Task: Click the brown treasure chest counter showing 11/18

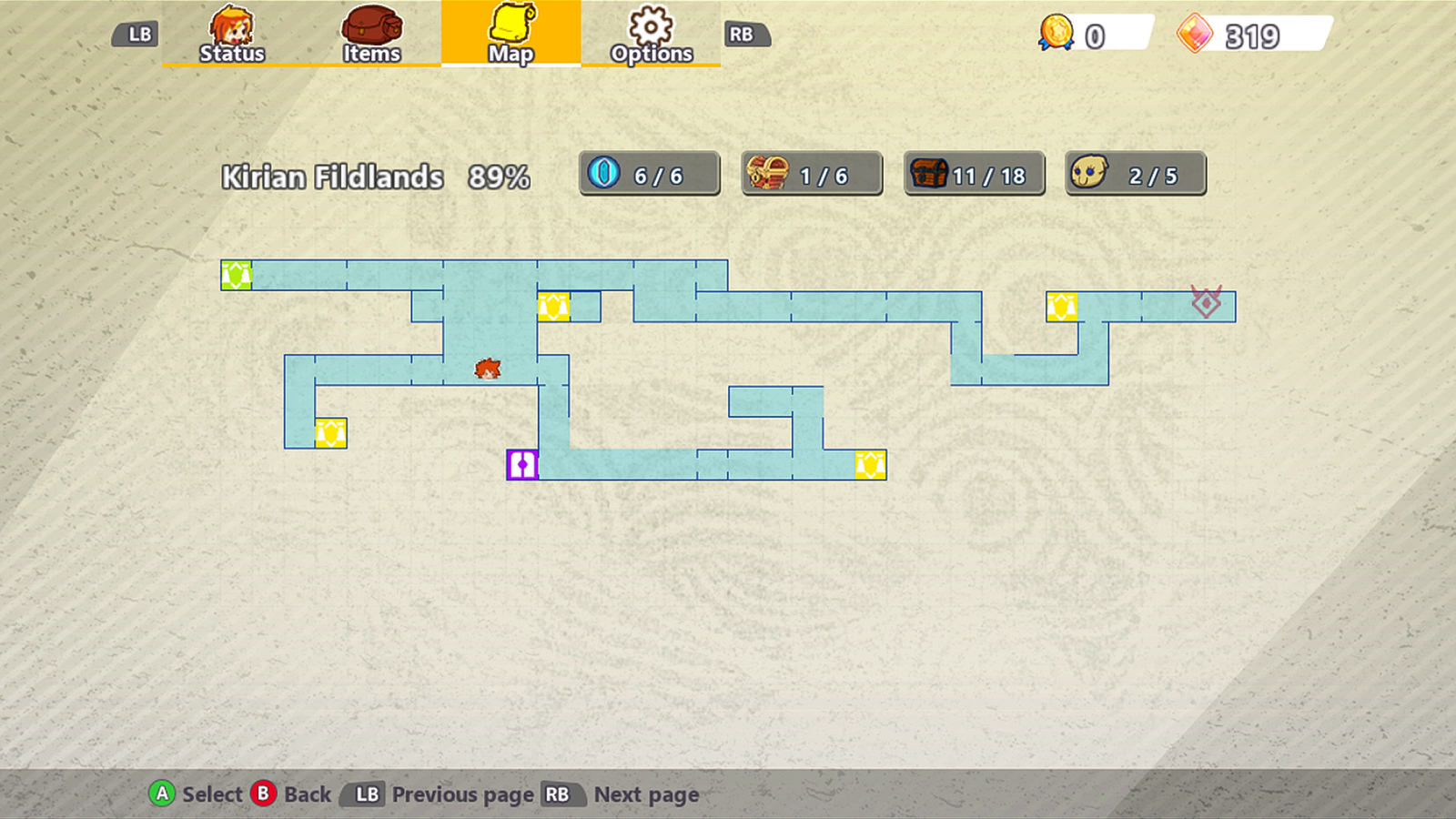Action: tap(972, 174)
